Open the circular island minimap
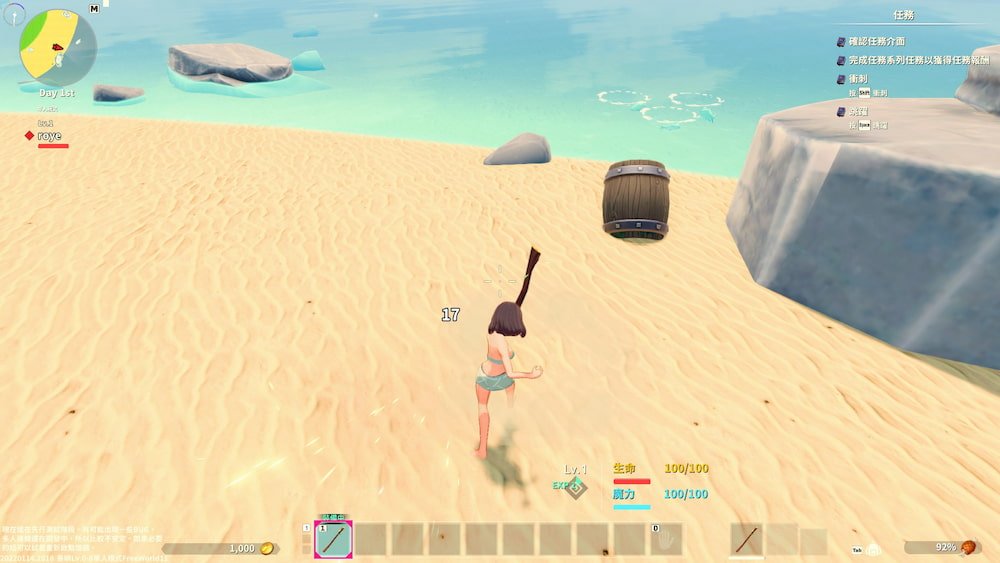The image size is (1000, 563). point(58,47)
